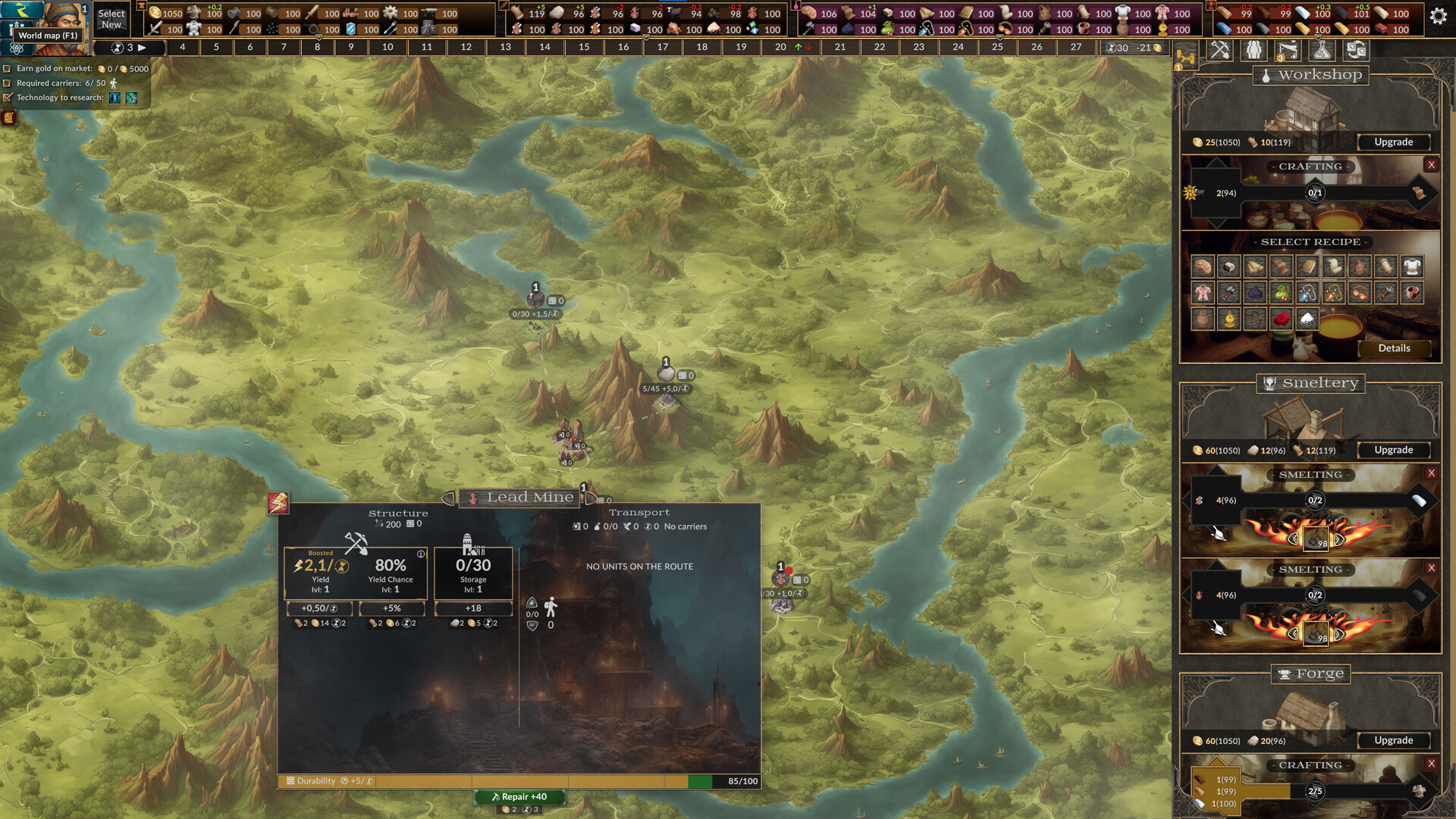The width and height of the screenshot is (1456, 819).
Task: Open the trade exchange arrows icon
Action: coord(1356,50)
